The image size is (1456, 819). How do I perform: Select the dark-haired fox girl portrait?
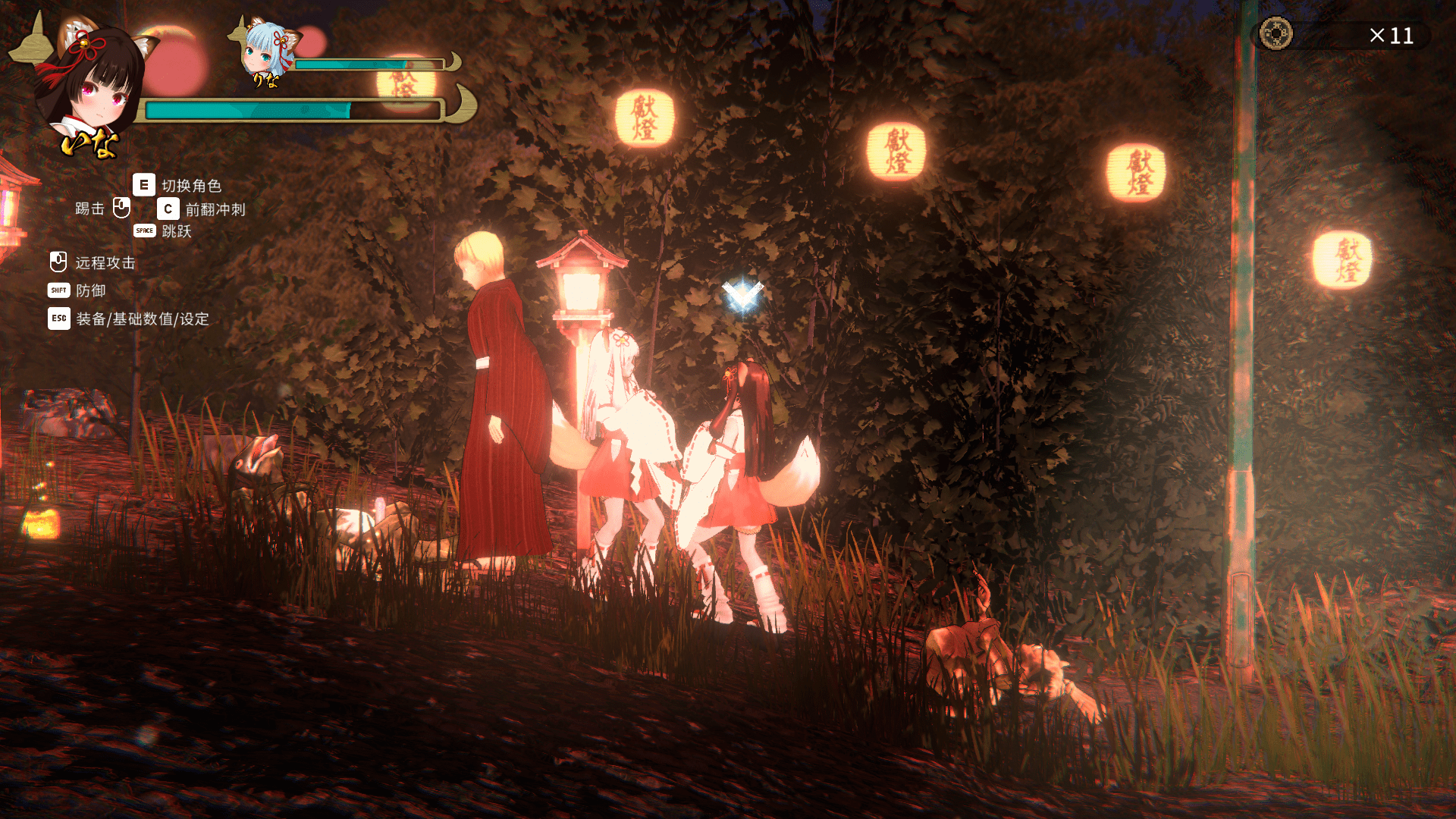pyautogui.click(x=95, y=83)
